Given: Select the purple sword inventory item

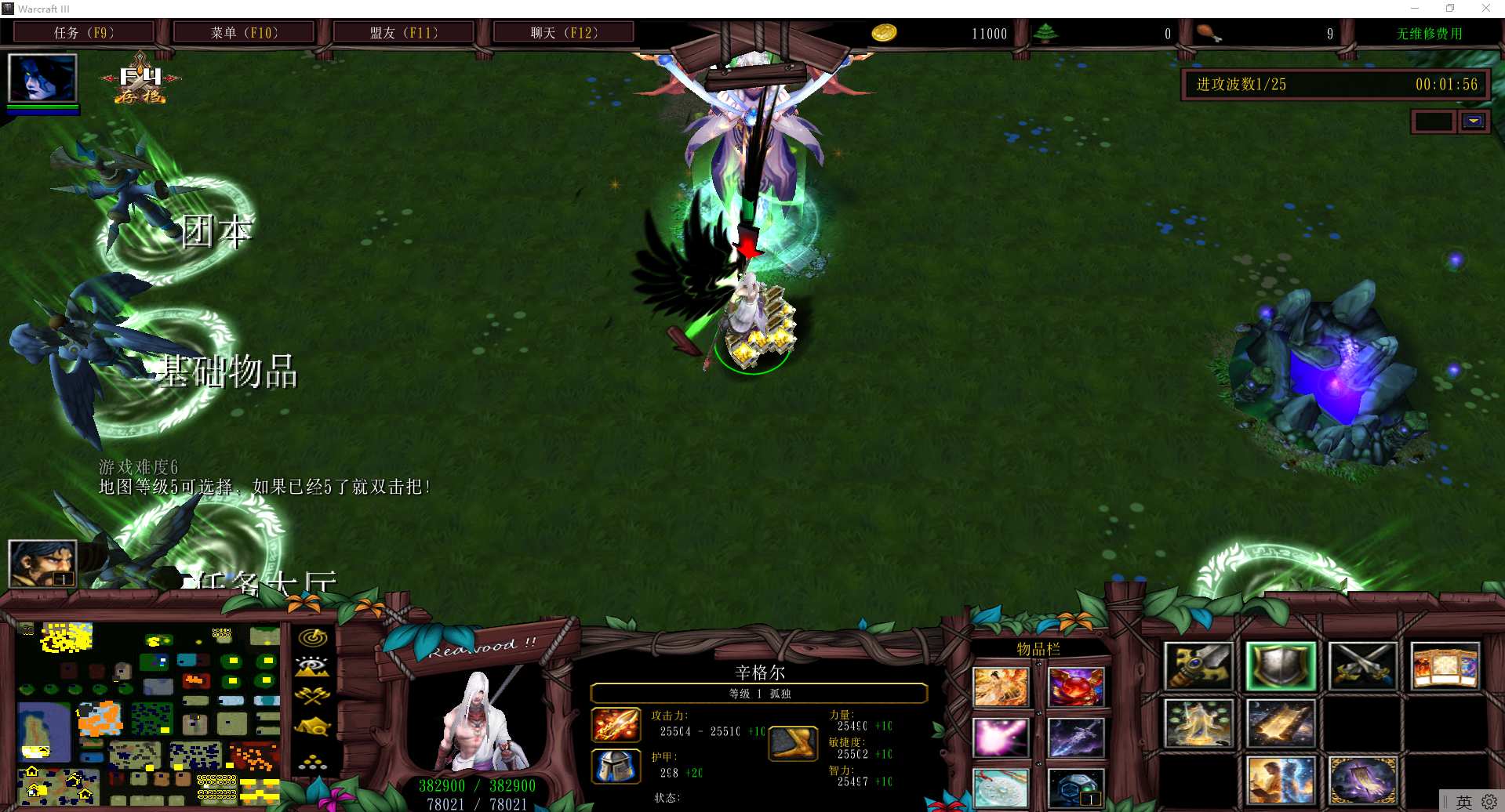Looking at the screenshot, I should click(x=1076, y=738).
